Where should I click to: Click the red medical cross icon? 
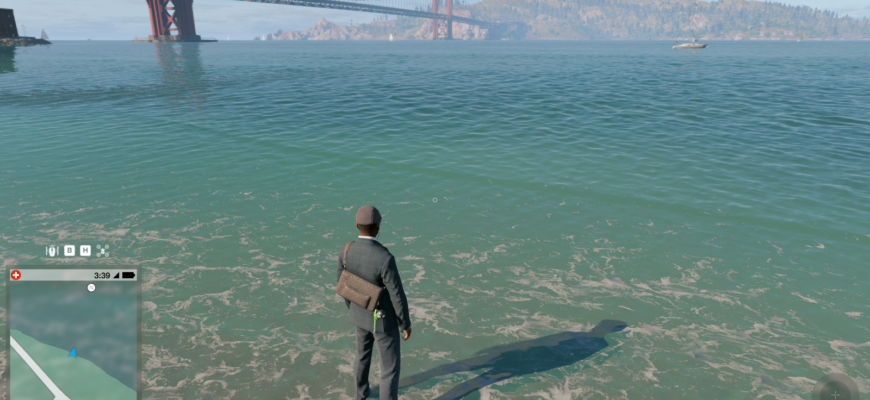pyautogui.click(x=16, y=275)
